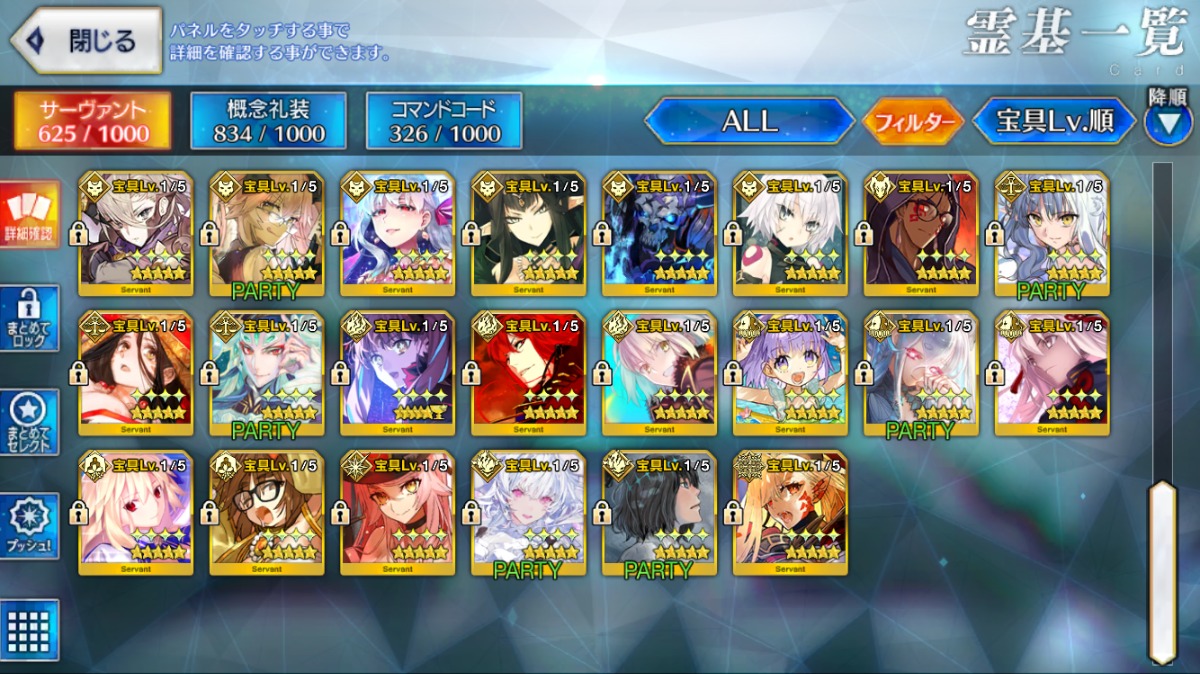Viewport: 1200px width, 674px height.
Task: Choose the ALL class selector
Action: click(x=750, y=121)
